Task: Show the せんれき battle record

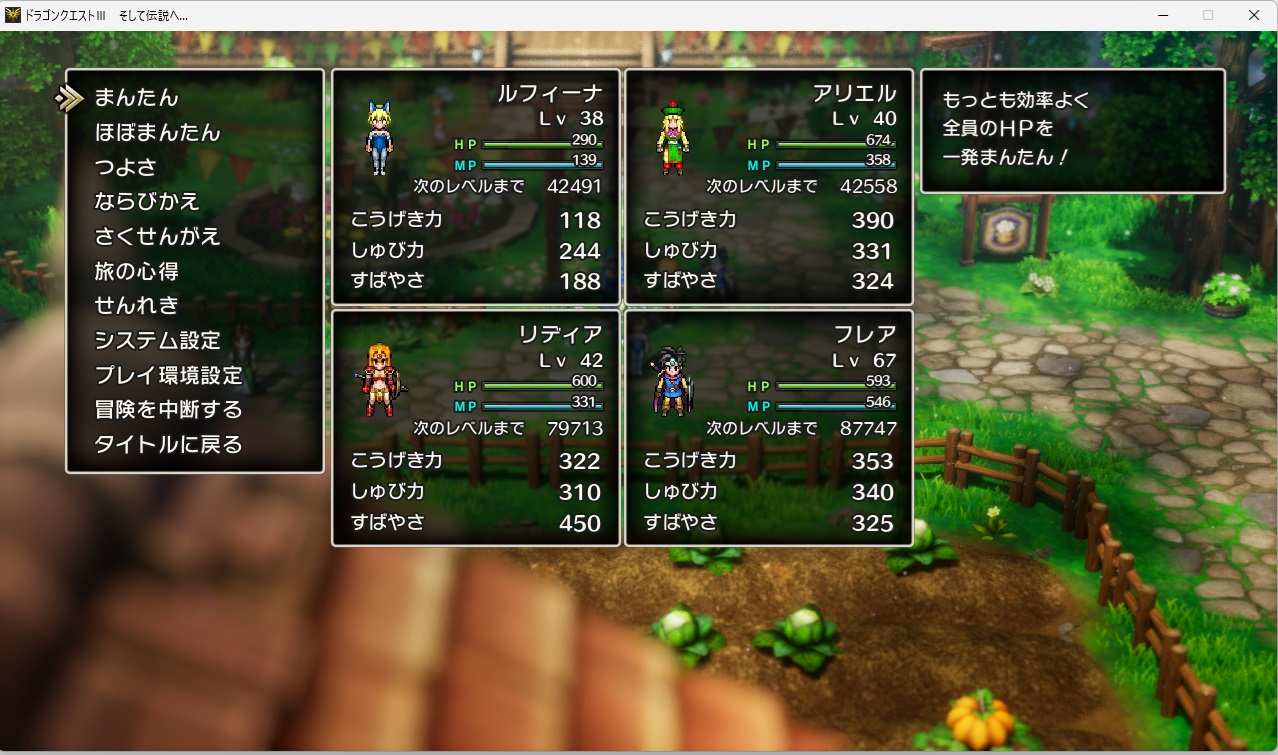Action: pyautogui.click(x=136, y=306)
